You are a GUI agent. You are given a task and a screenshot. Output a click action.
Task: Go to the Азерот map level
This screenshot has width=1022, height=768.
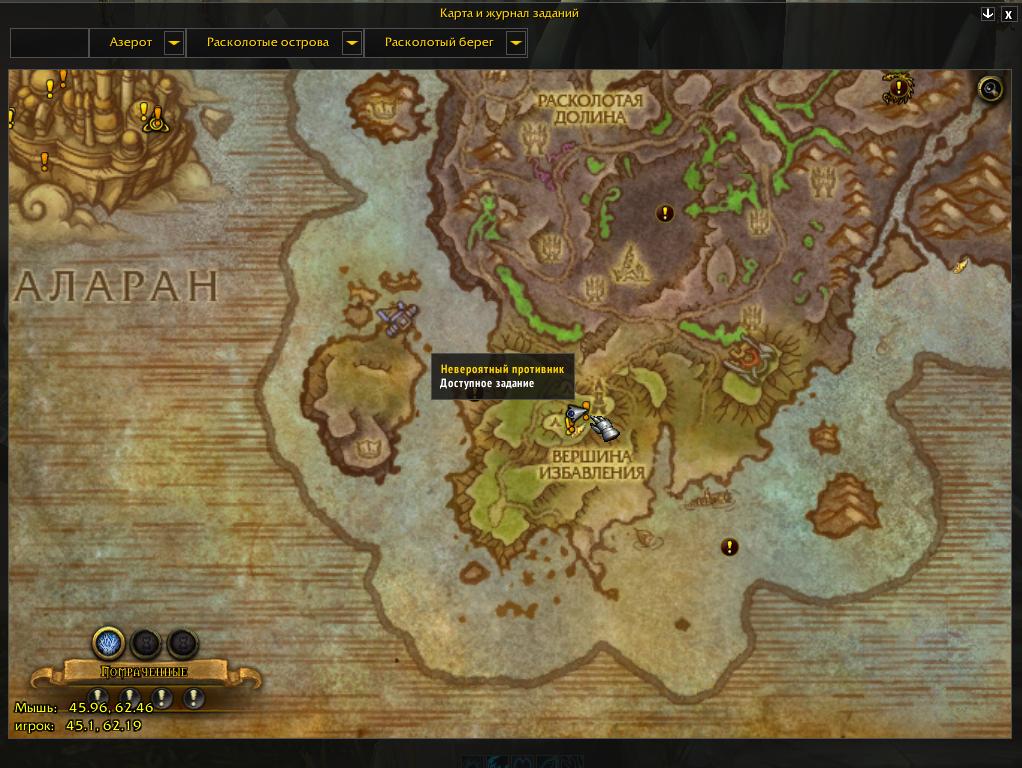[130, 43]
